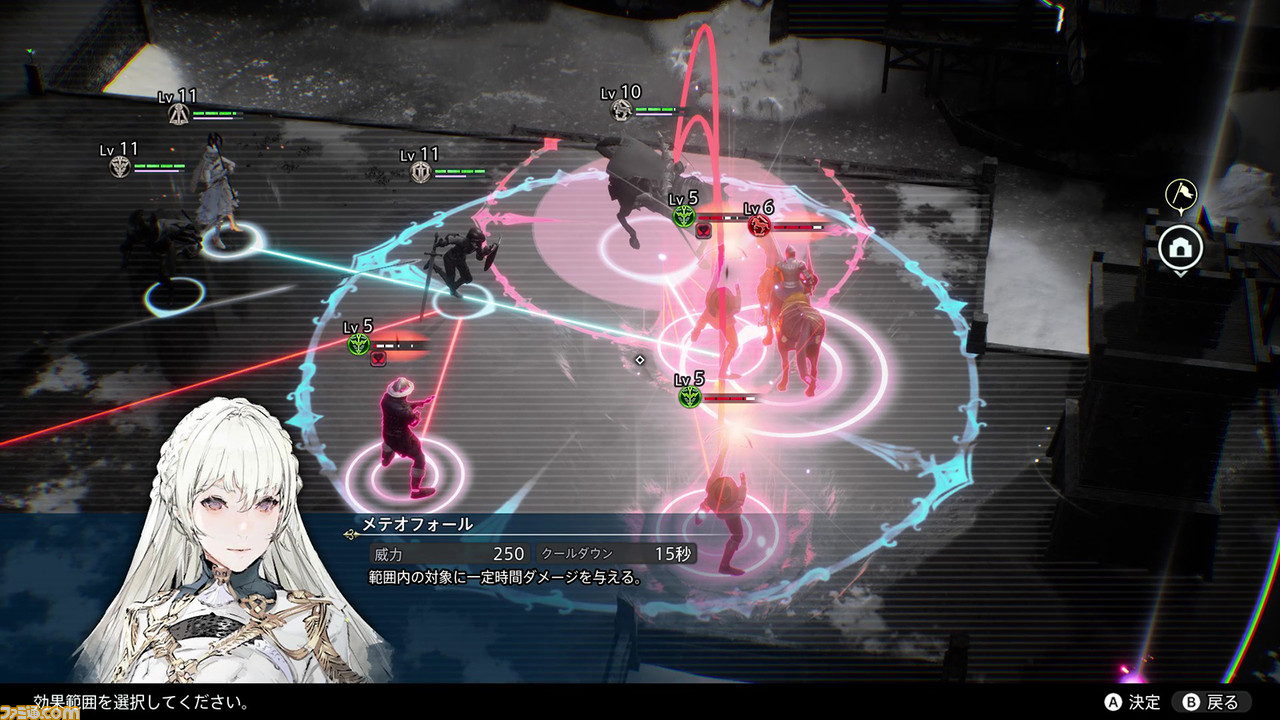Select the Lv 10 ally unit emblem
The width and height of the screenshot is (1280, 720).
click(x=623, y=111)
